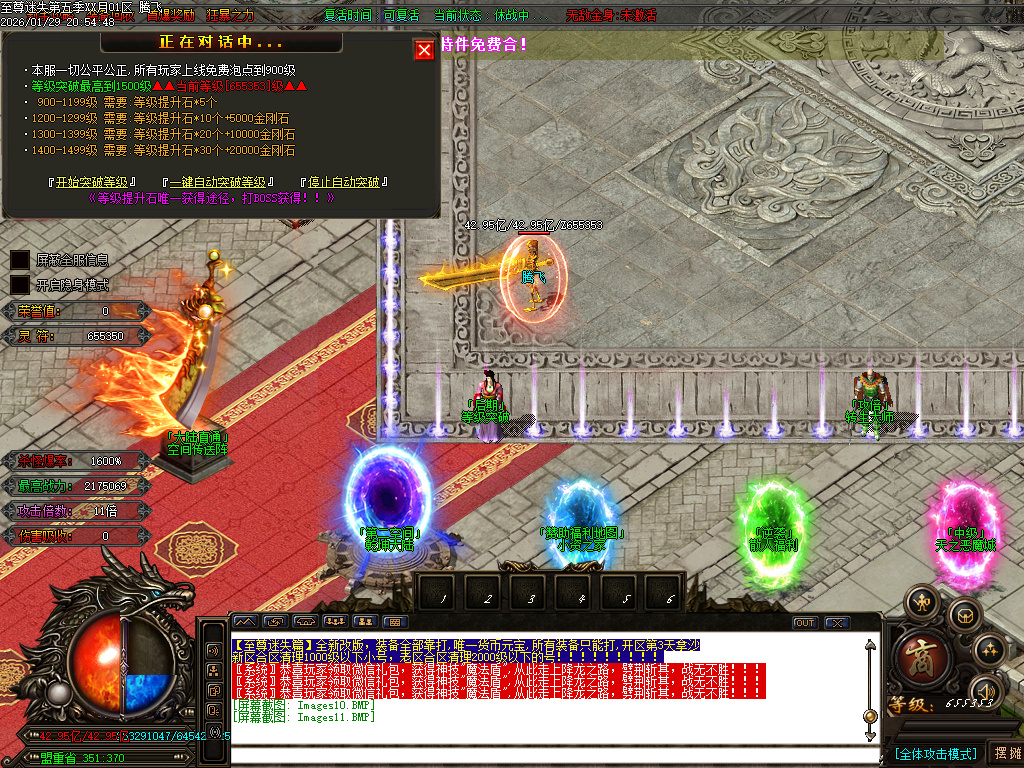Close the dialogue window with the red X

424,50
